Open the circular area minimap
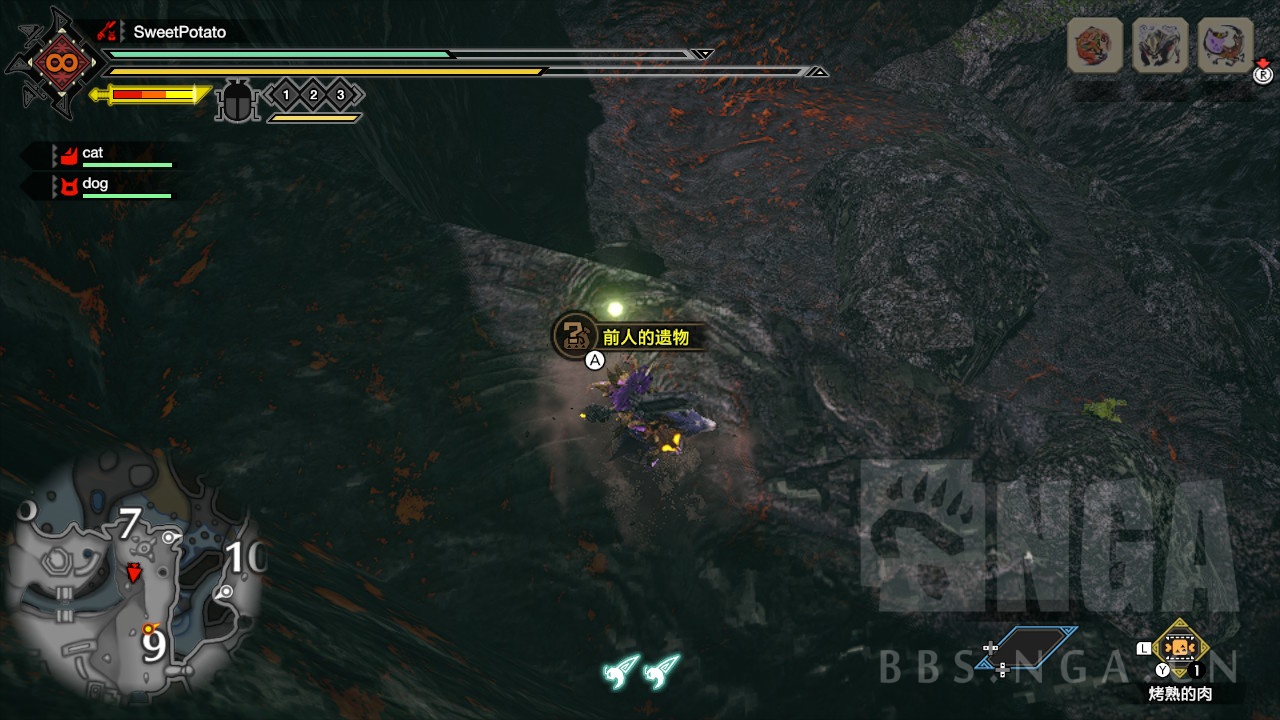 click(134, 574)
